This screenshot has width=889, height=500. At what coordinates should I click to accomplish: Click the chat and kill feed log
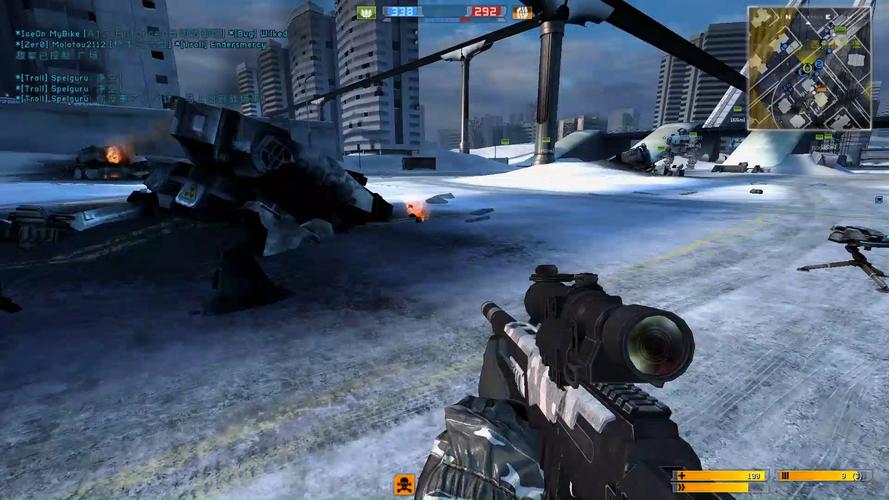click(x=150, y=66)
